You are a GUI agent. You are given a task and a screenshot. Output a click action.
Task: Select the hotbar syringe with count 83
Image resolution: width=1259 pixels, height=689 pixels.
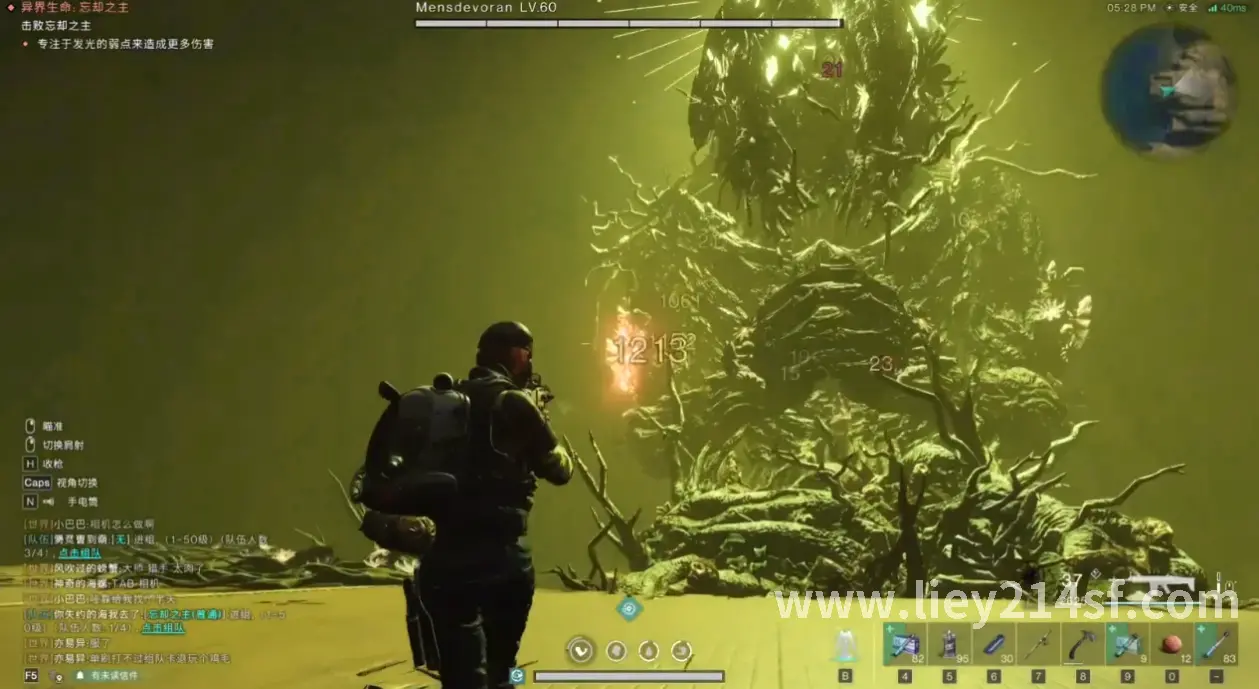[1215, 644]
